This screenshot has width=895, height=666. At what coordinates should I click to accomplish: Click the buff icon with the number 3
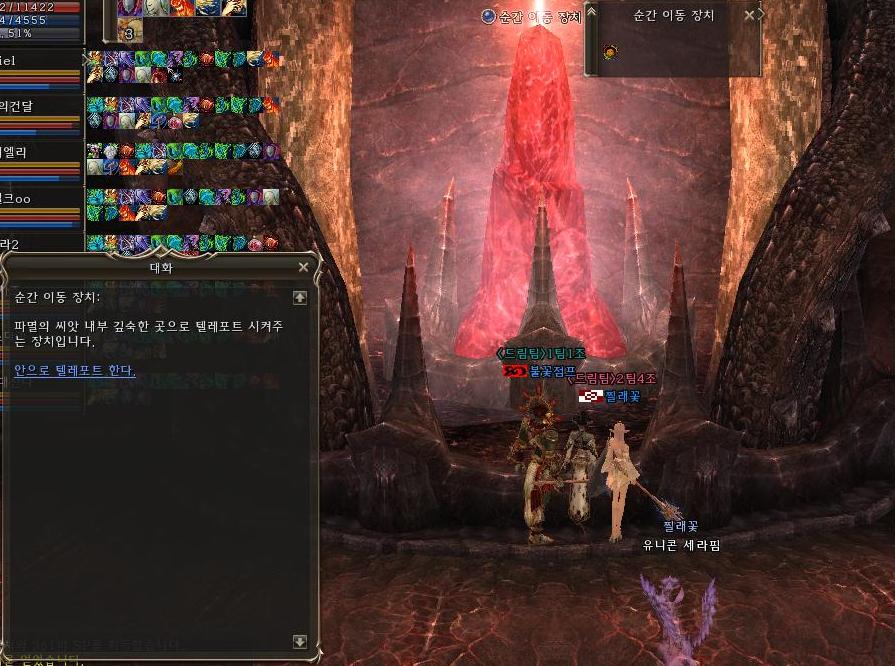tap(130, 30)
